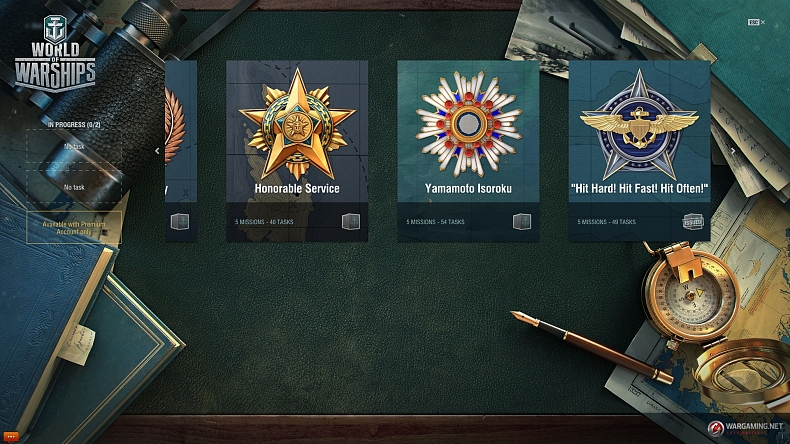
Task: Select the Yamamoto Isoroku campaign card
Action: pos(467,150)
